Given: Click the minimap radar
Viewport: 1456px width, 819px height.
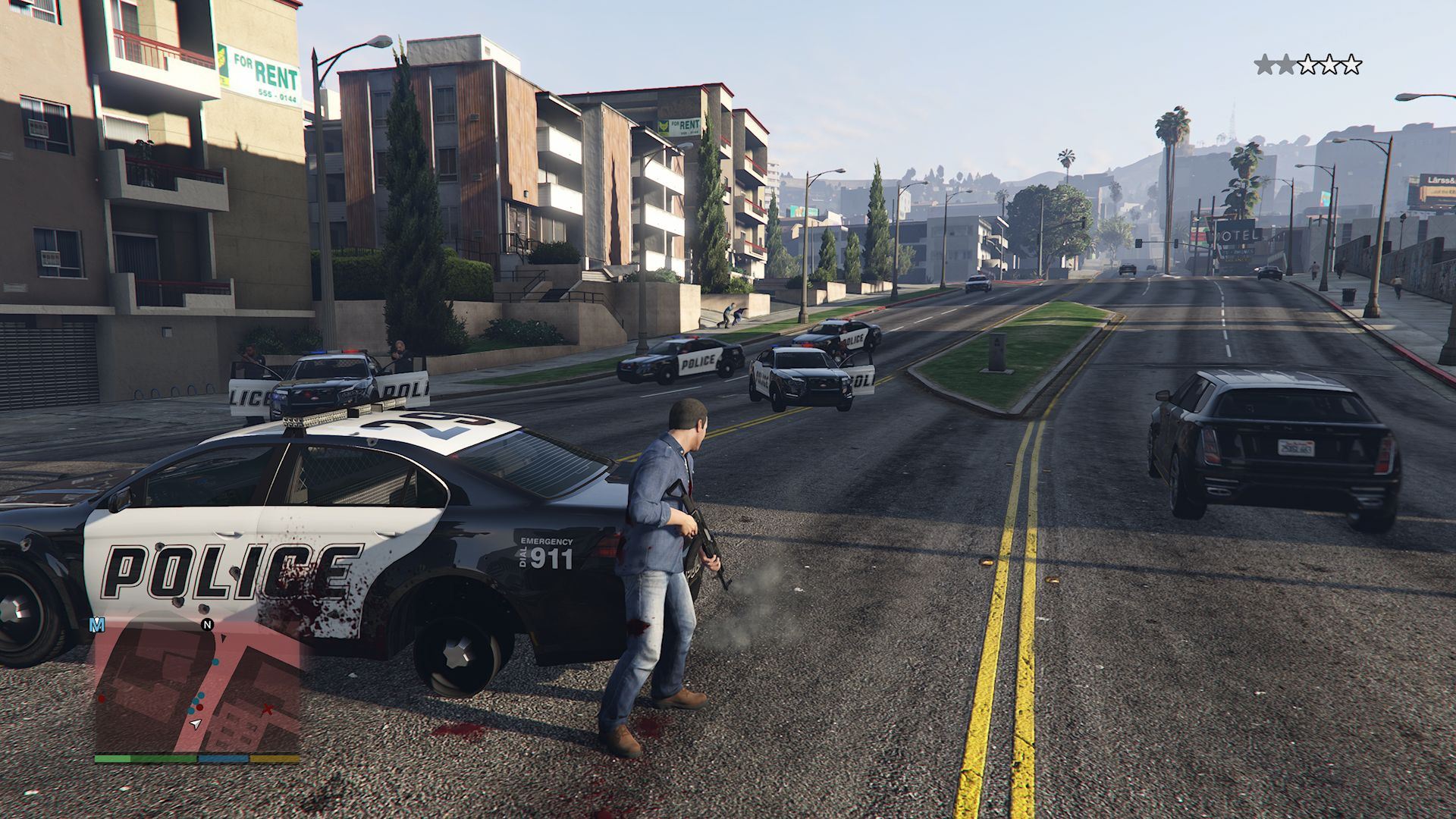Looking at the screenshot, I should tap(197, 686).
